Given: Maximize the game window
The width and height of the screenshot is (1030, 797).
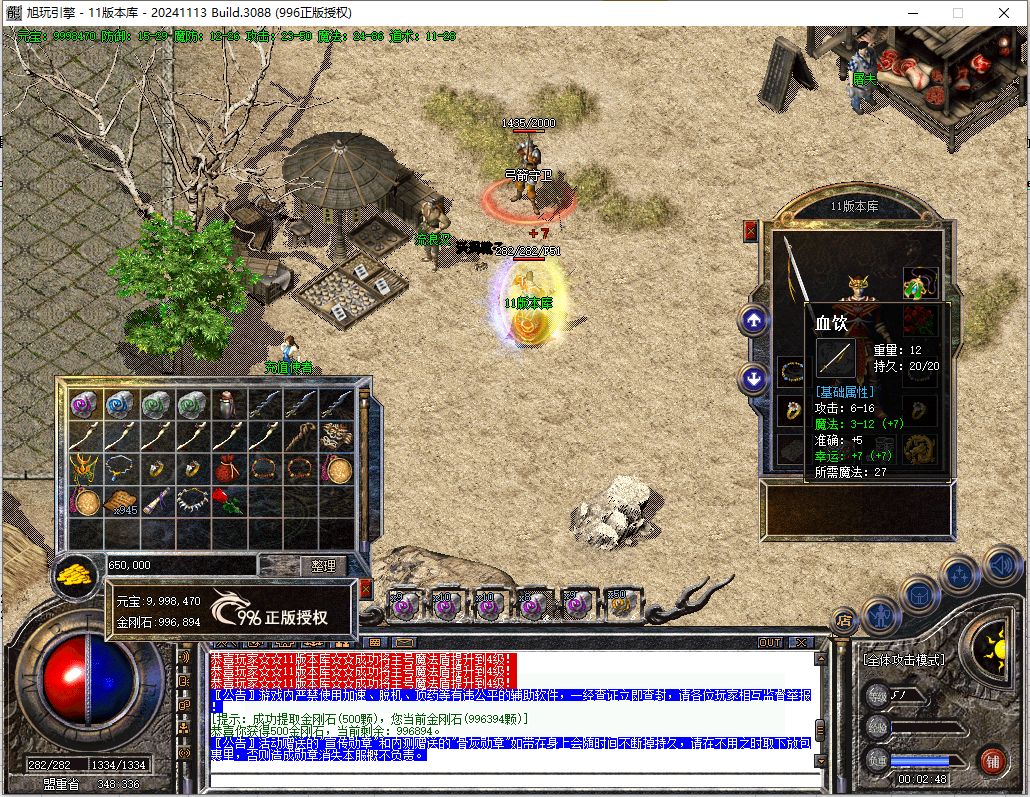Looking at the screenshot, I should [x=957, y=12].
